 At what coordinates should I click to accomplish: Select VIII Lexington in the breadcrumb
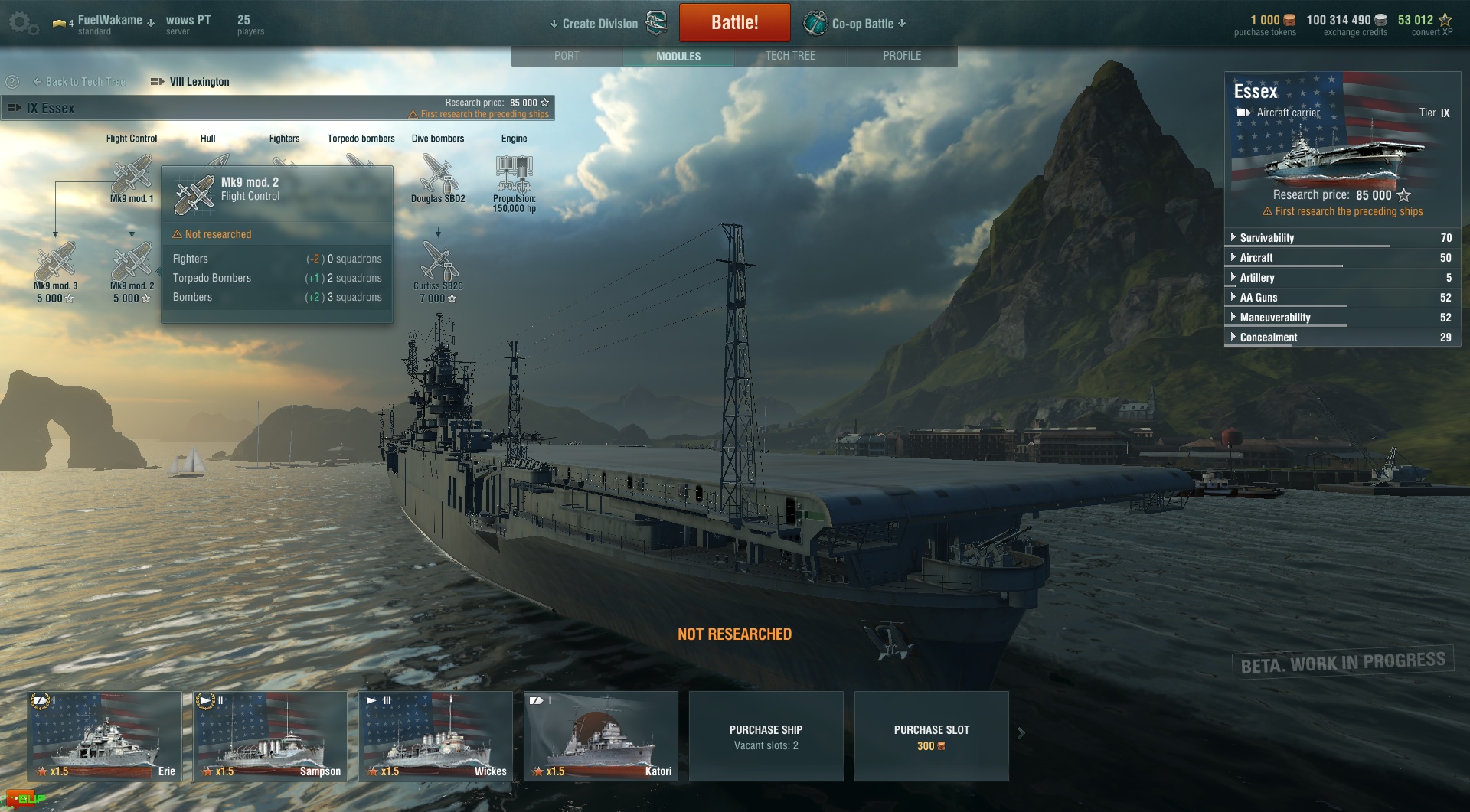pyautogui.click(x=198, y=82)
